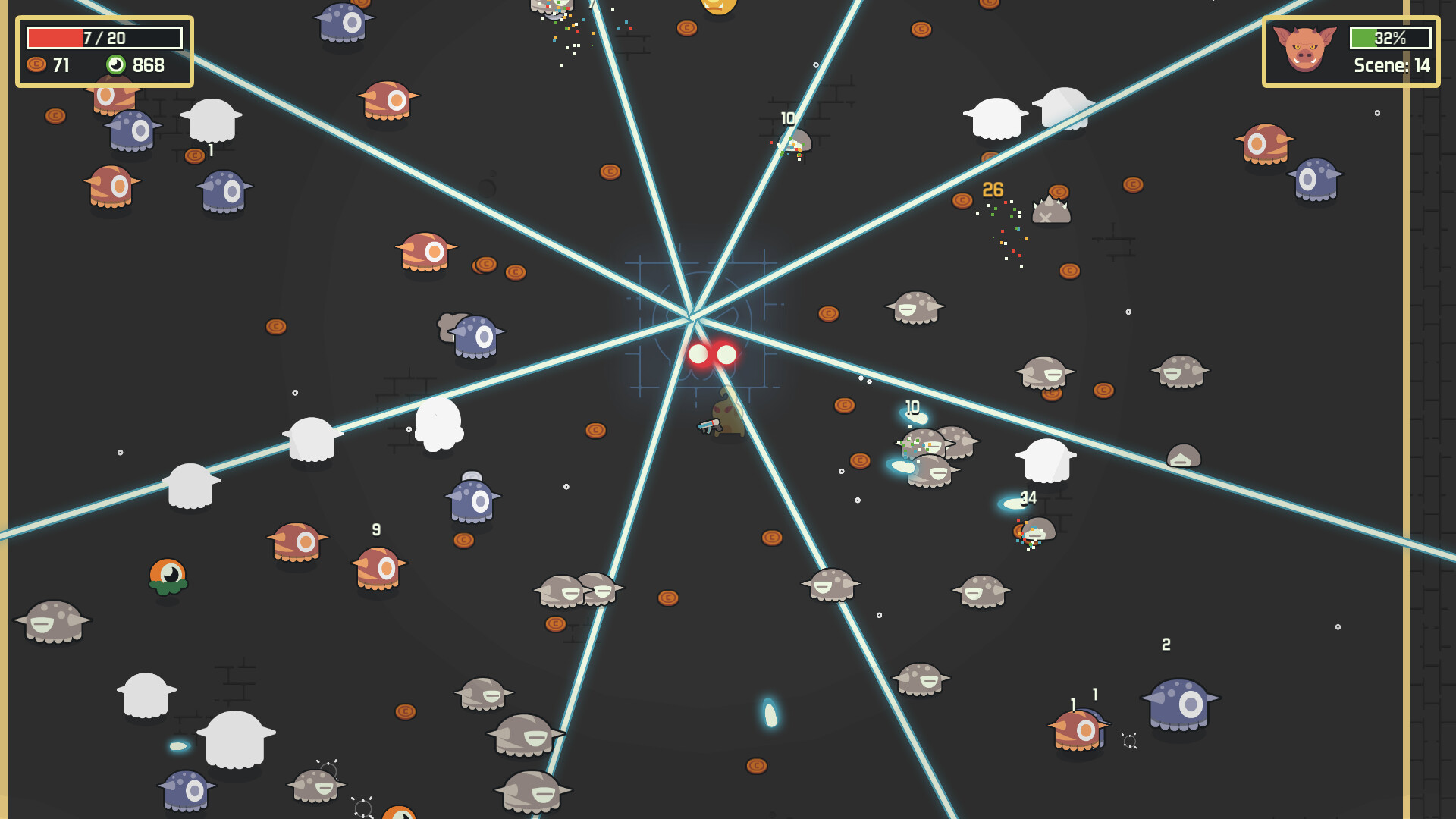This screenshot has width=1456, height=819.
Task: Click the white ghost enemy beside the large cluster
Action: [1046, 459]
